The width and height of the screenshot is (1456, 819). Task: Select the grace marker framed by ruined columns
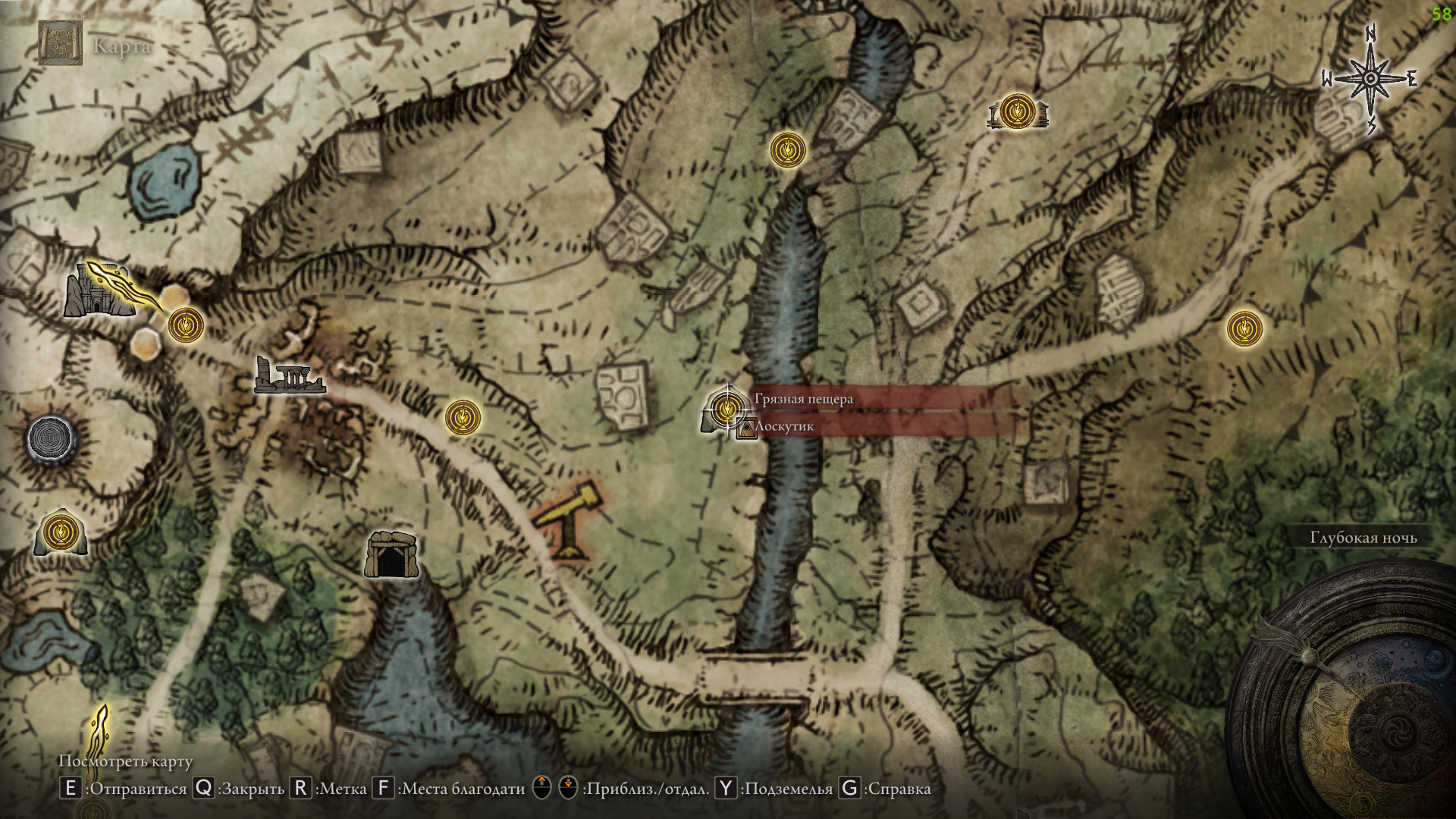[x=1017, y=112]
